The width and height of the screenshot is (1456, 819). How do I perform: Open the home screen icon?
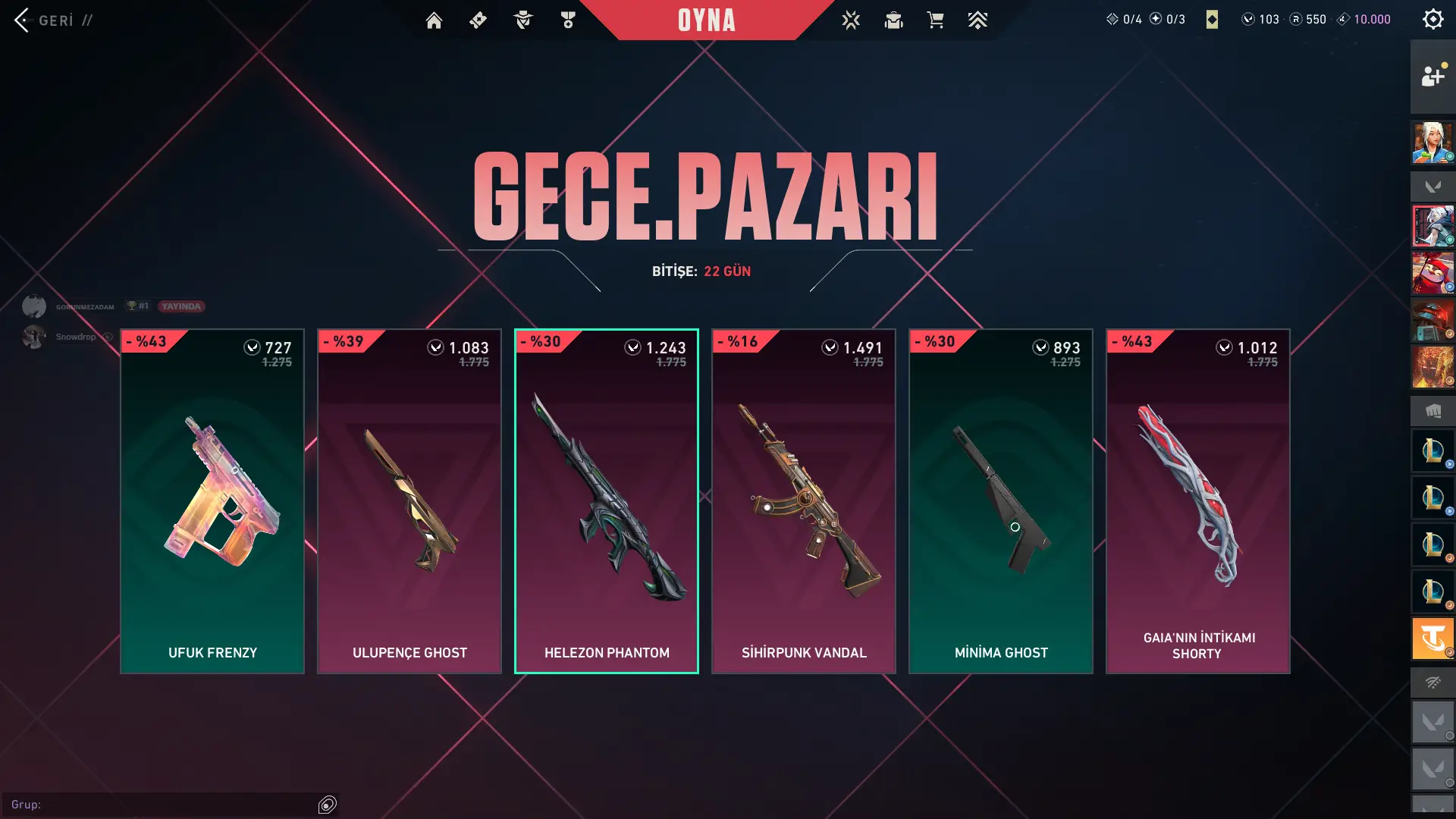click(434, 20)
